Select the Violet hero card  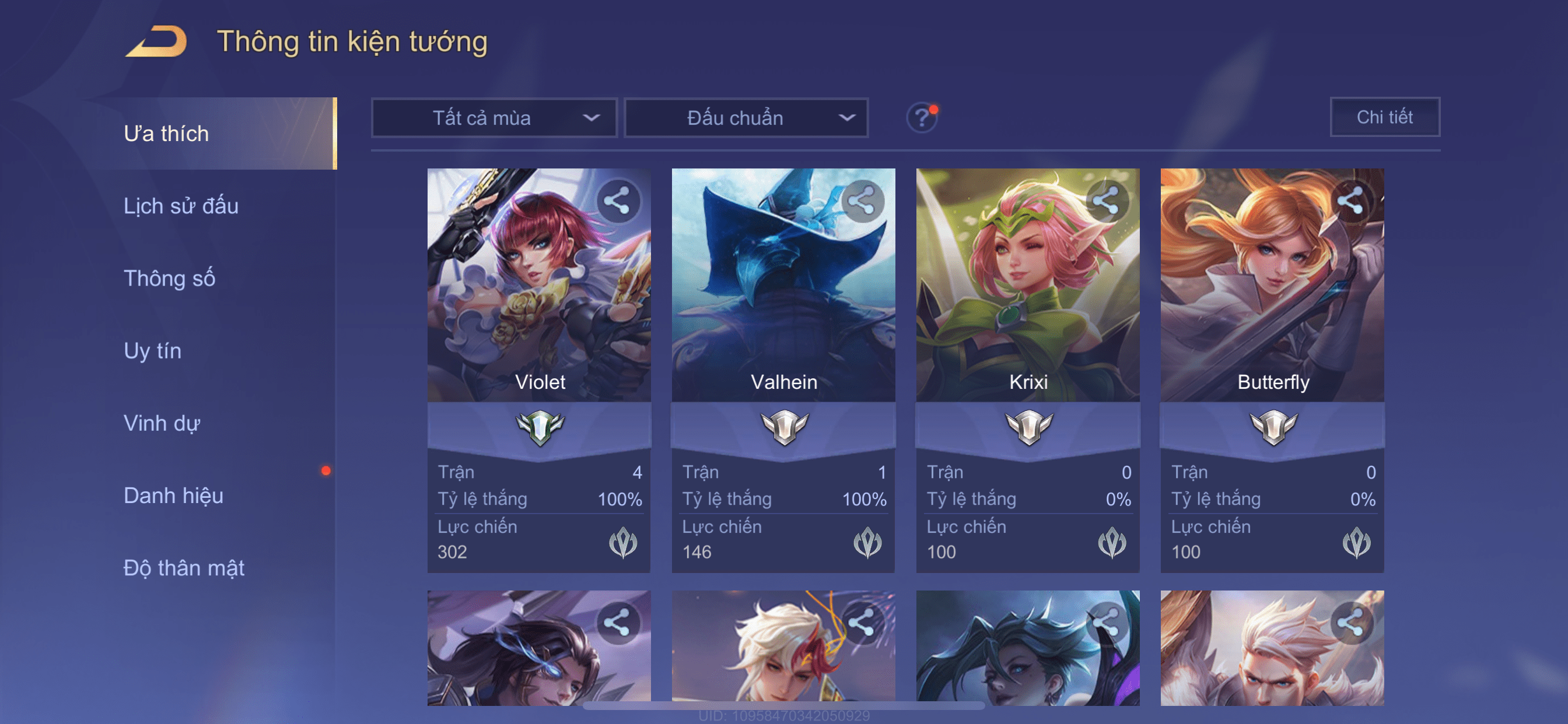538,292
